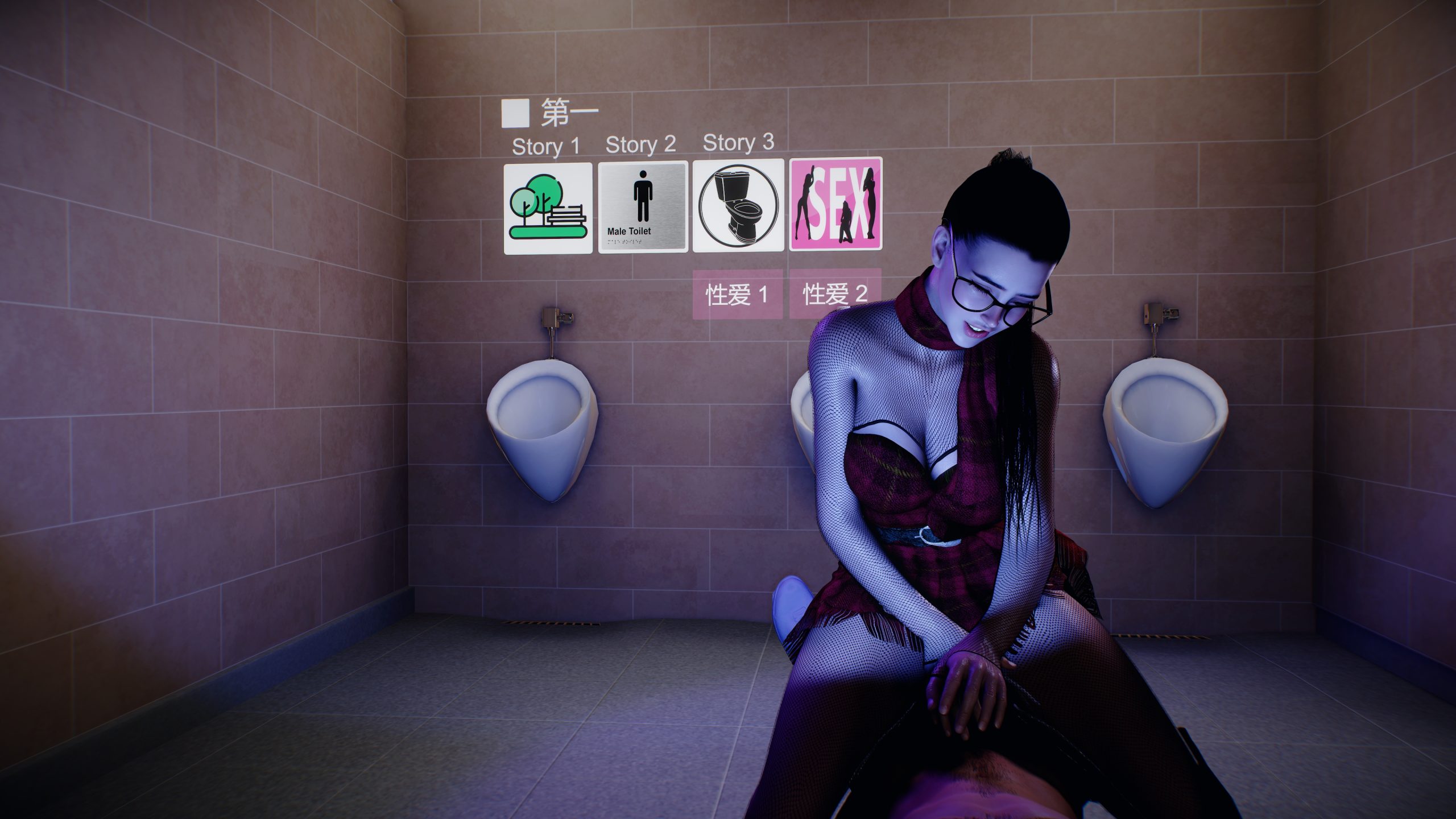Open the pink SEX scene tile

coord(835,204)
